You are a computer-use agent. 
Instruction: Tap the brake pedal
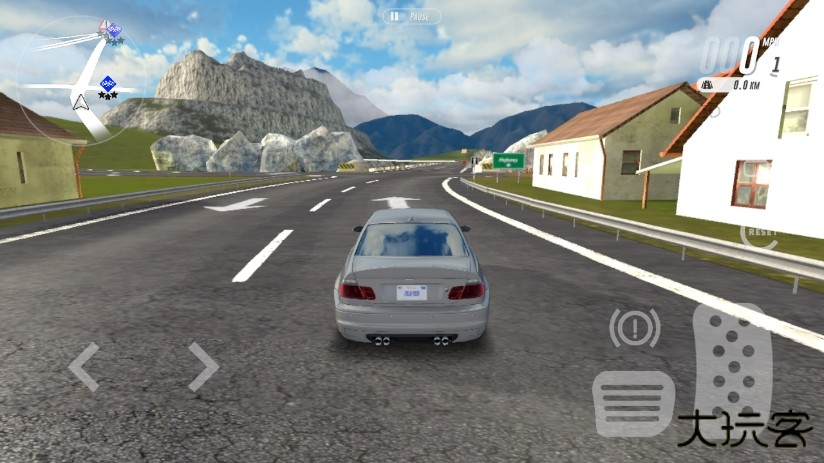pyautogui.click(x=633, y=403)
